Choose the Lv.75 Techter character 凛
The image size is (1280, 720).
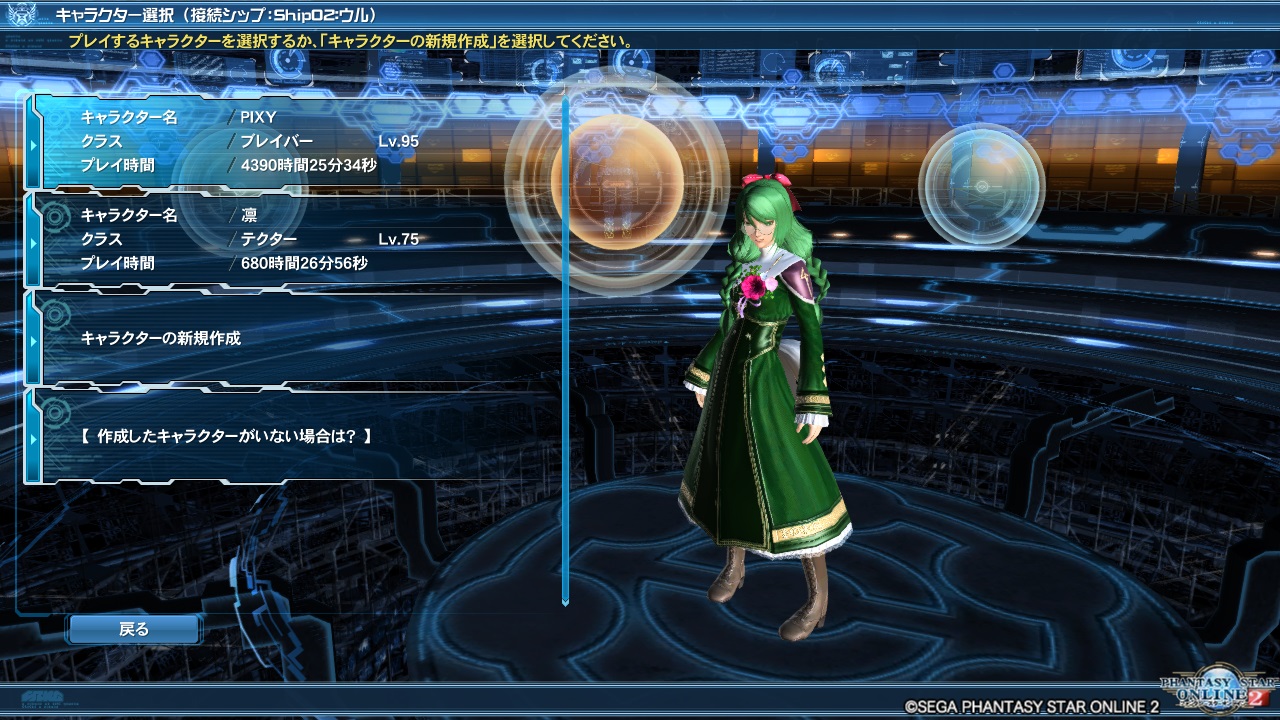[290, 240]
